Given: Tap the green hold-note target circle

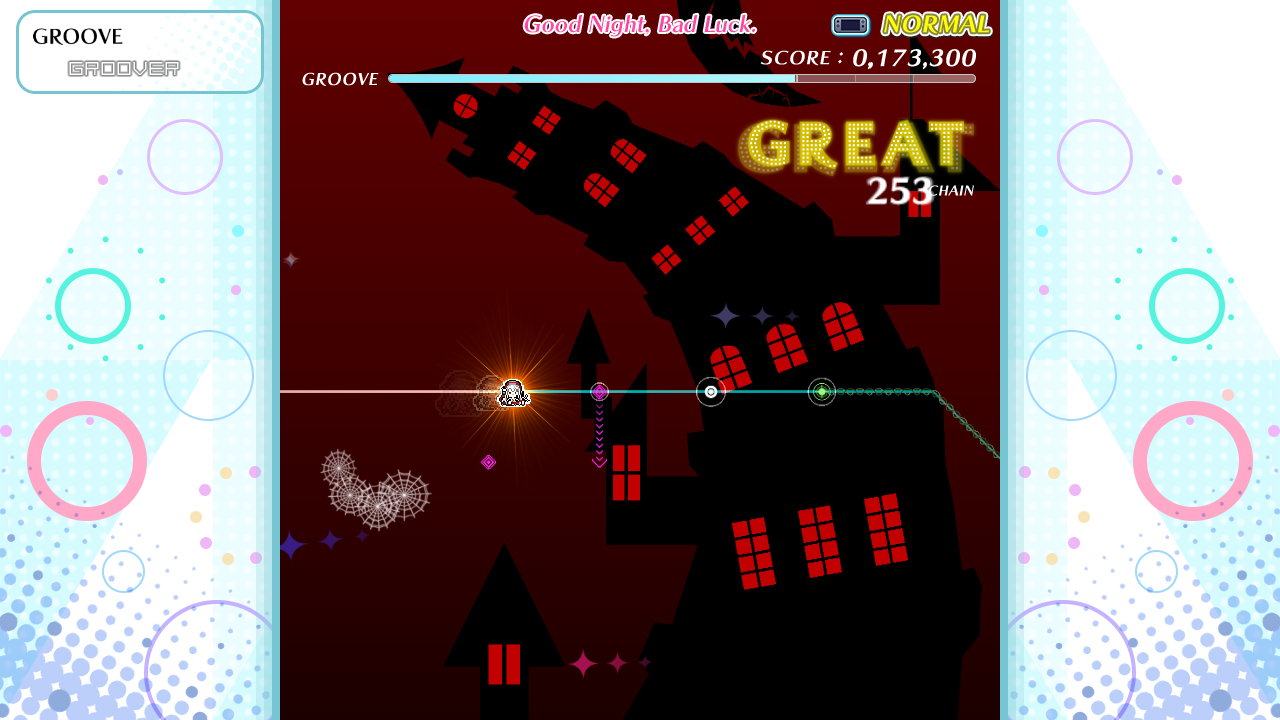Looking at the screenshot, I should point(821,392).
